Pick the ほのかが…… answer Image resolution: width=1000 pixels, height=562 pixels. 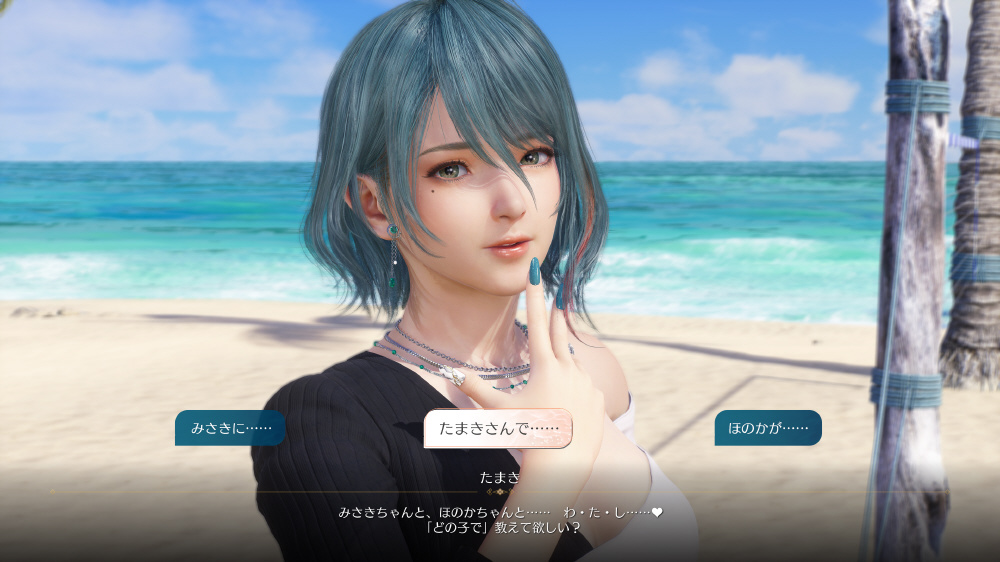pyautogui.click(x=768, y=428)
